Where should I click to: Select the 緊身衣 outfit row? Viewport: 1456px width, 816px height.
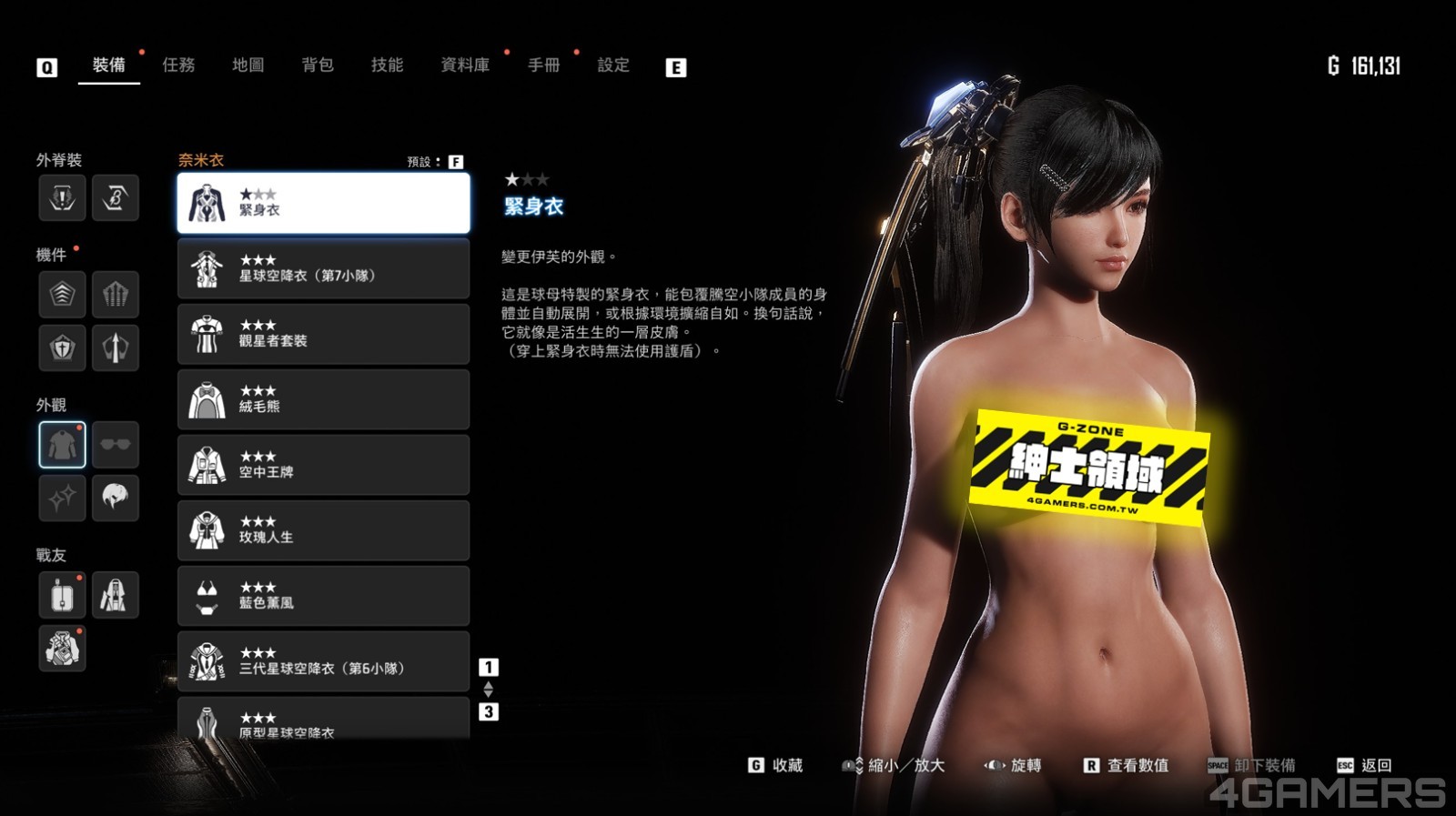[x=323, y=203]
